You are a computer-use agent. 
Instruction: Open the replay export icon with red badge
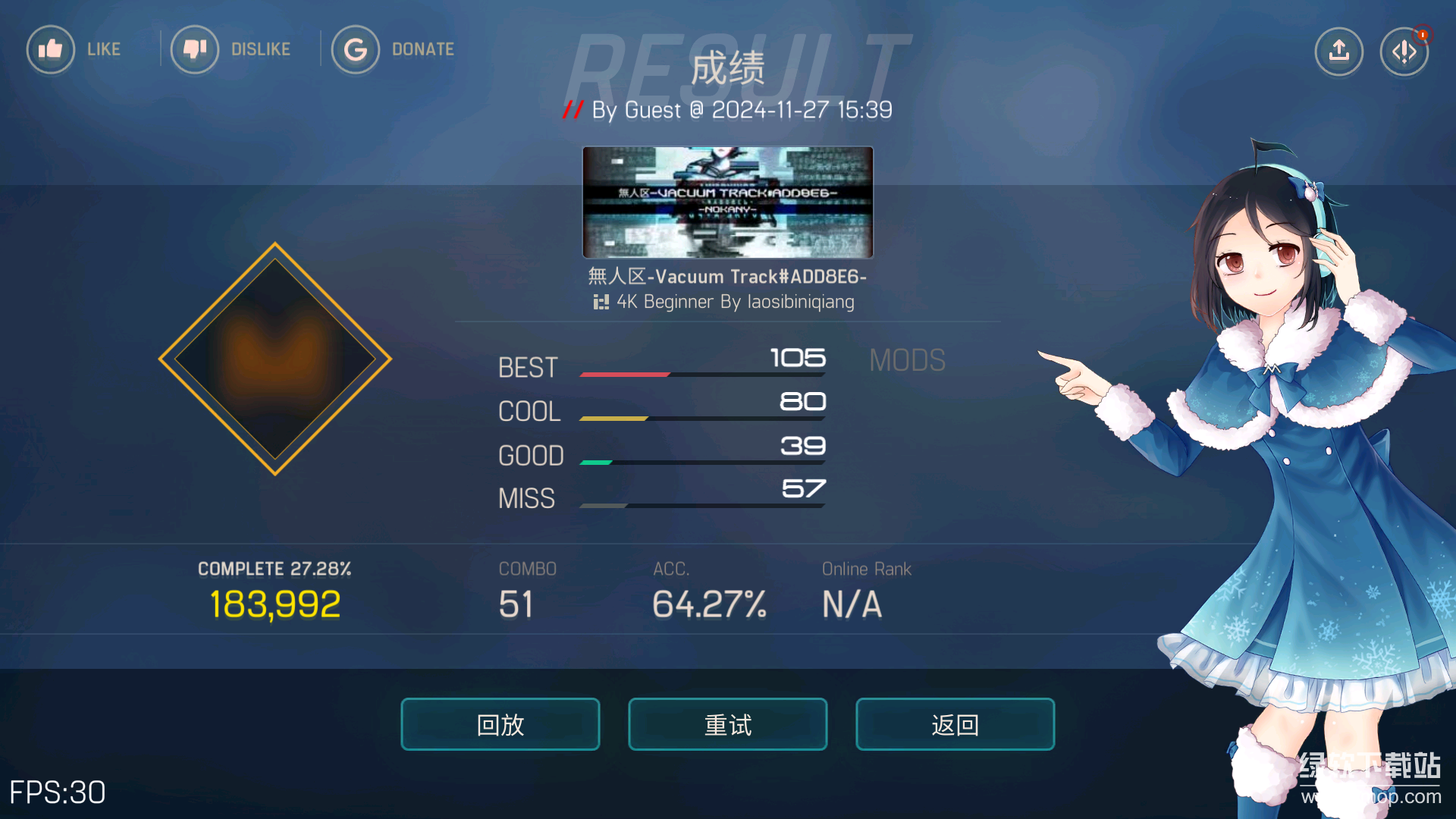pos(1404,51)
